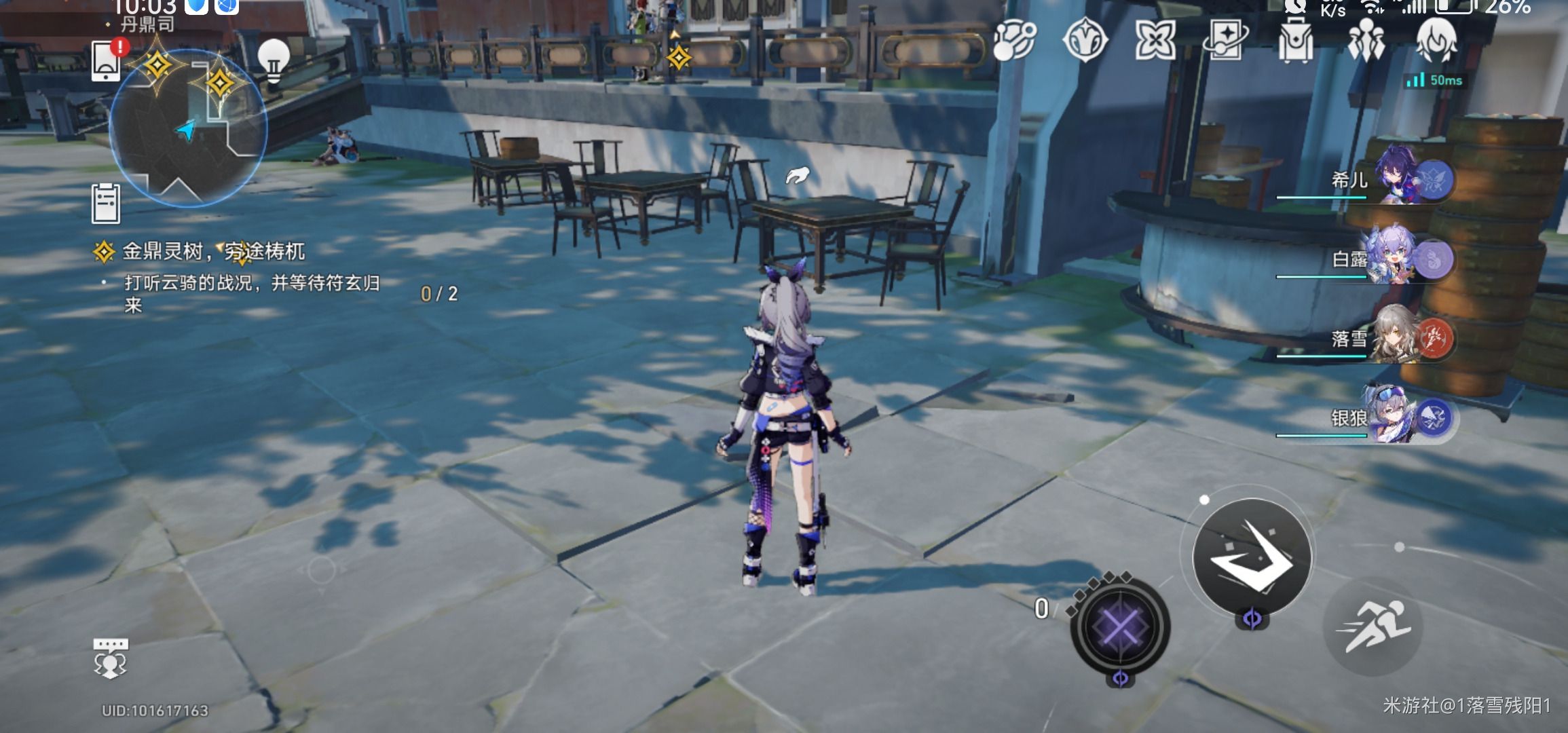Toggle the sprint running button
This screenshot has width=1568, height=733.
[1373, 626]
